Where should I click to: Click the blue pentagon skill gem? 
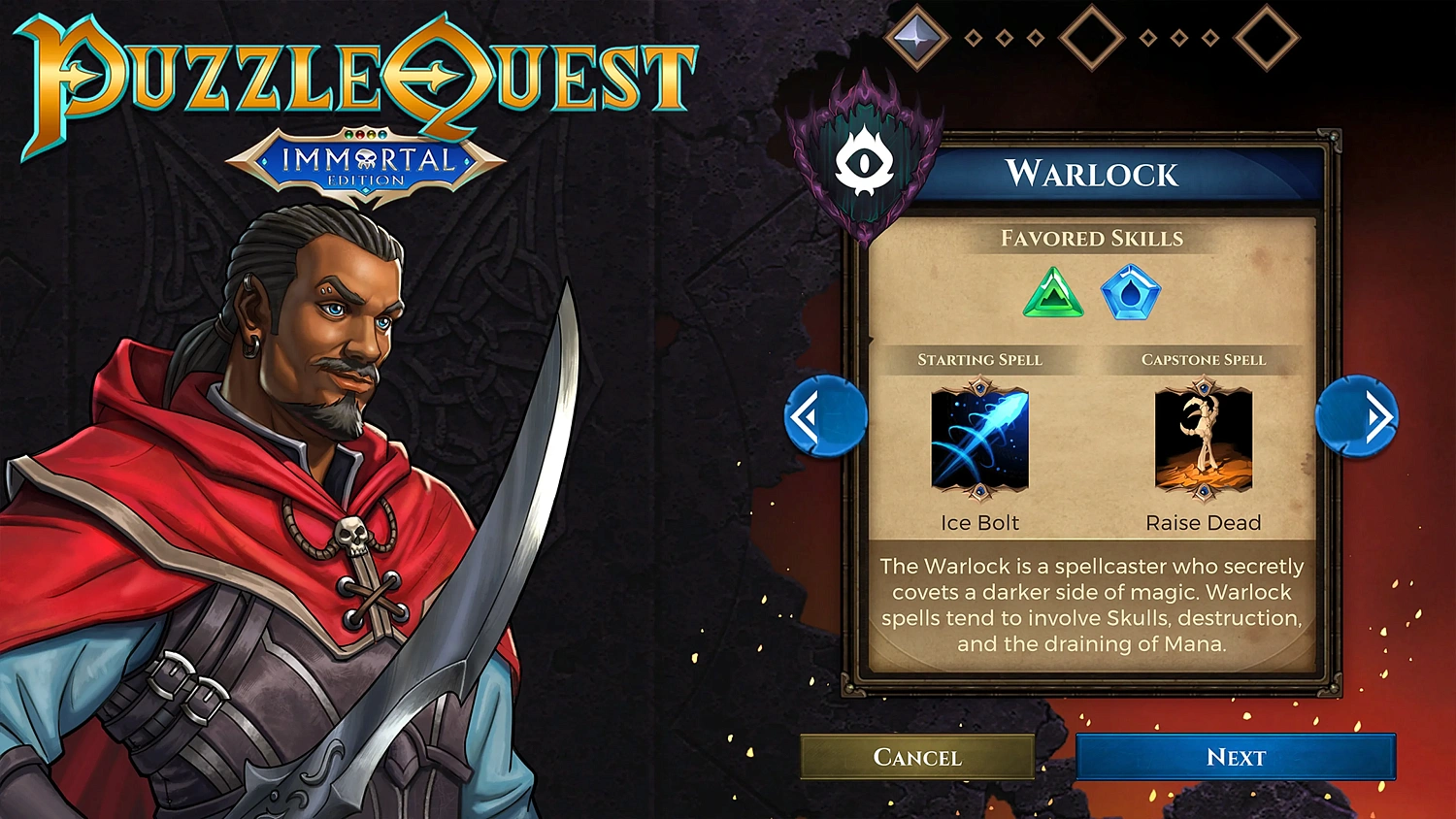click(1131, 294)
